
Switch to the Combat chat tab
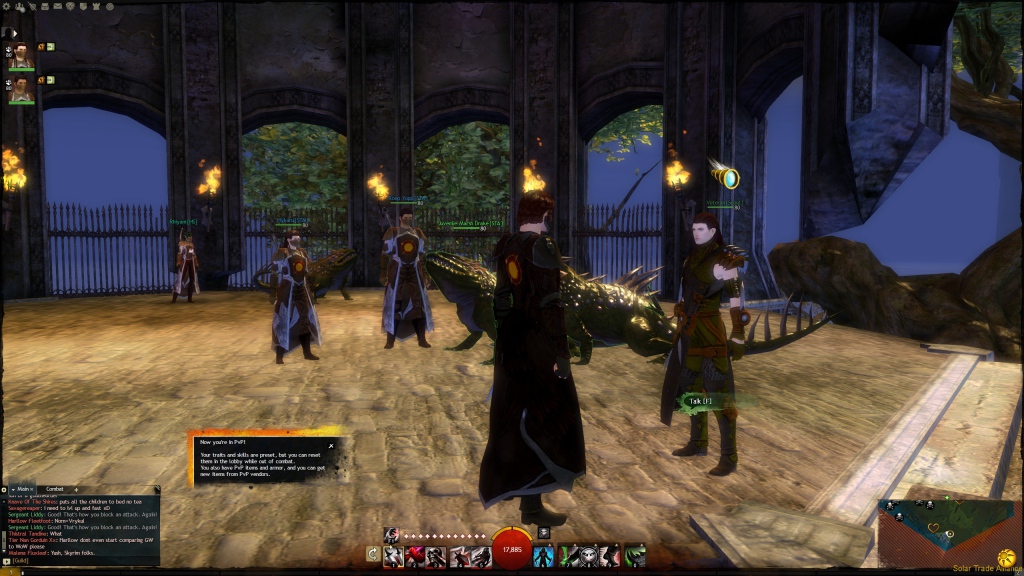coord(55,489)
